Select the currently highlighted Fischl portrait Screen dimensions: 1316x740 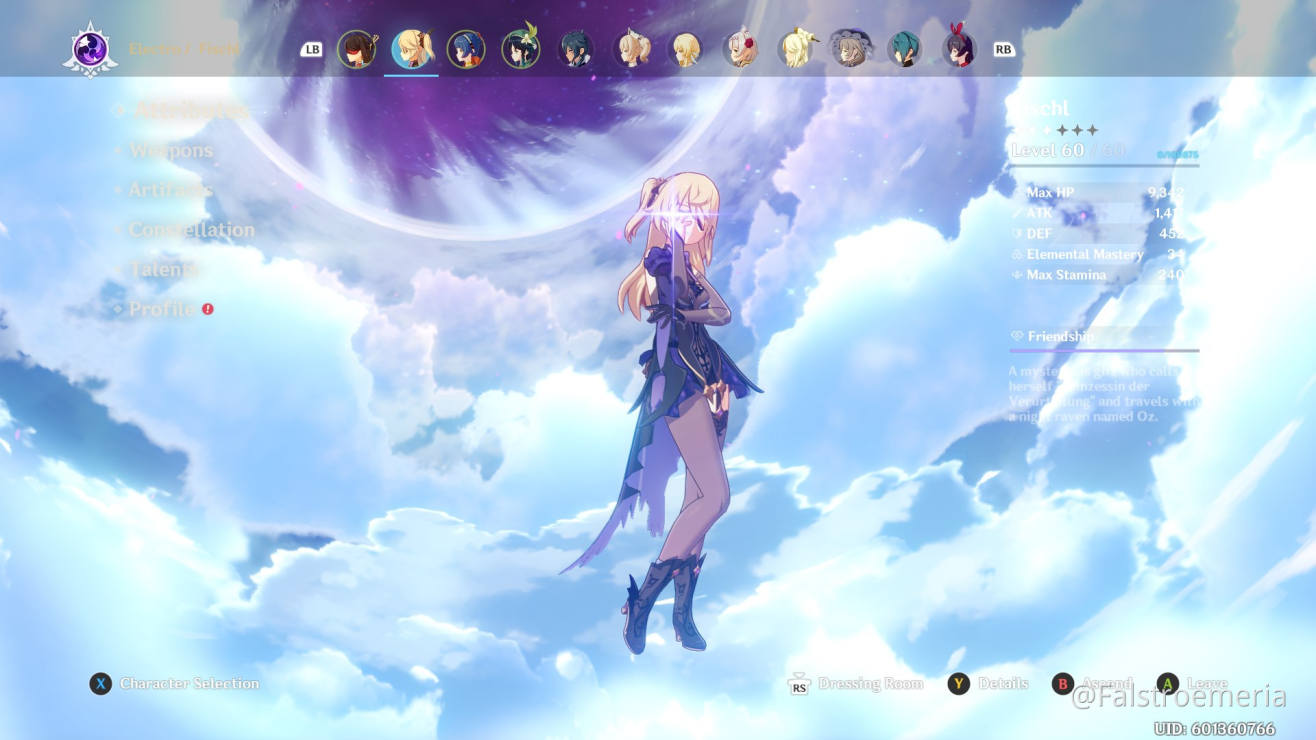point(411,47)
